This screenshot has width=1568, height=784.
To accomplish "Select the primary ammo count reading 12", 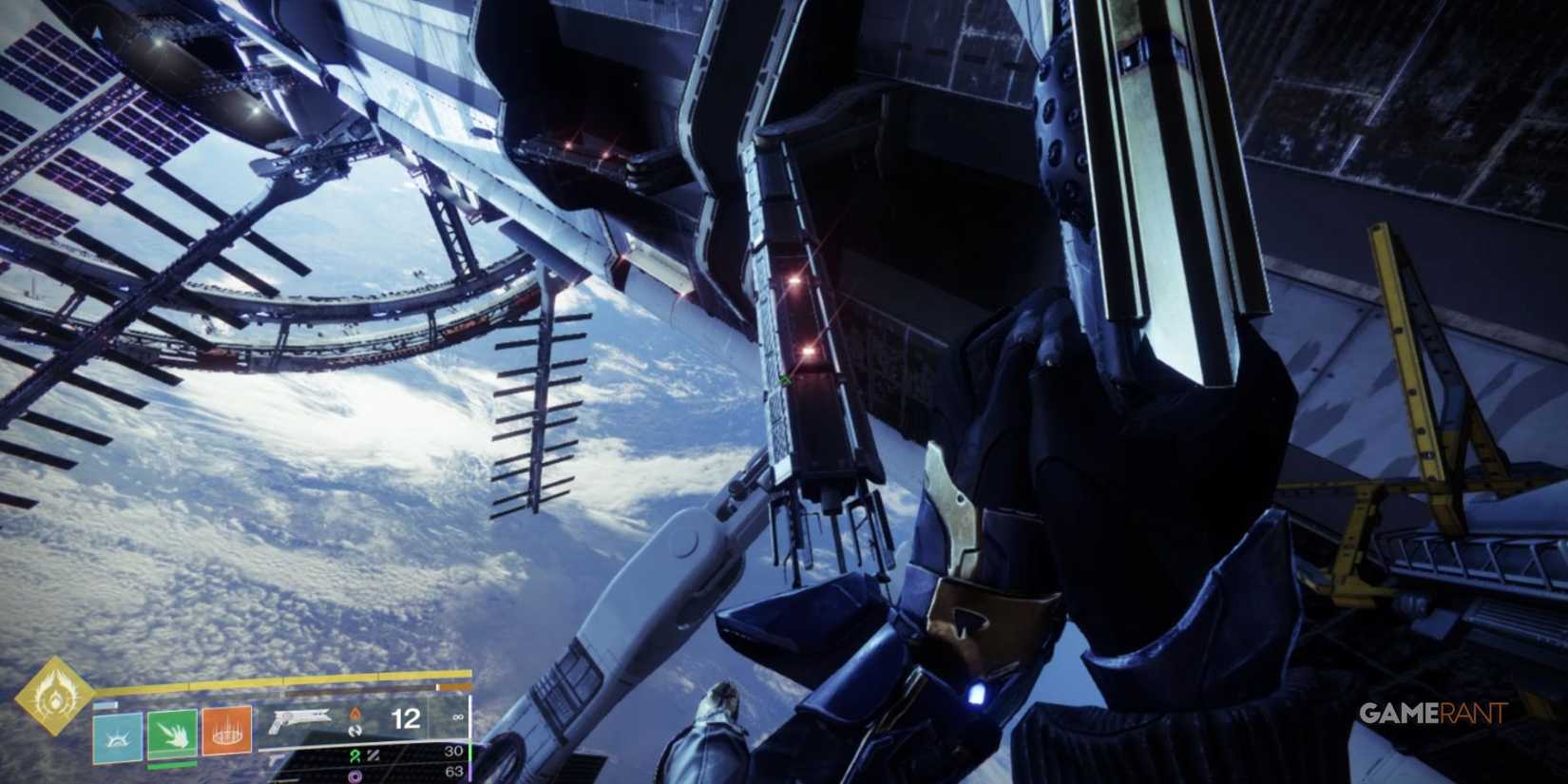I will click(406, 719).
